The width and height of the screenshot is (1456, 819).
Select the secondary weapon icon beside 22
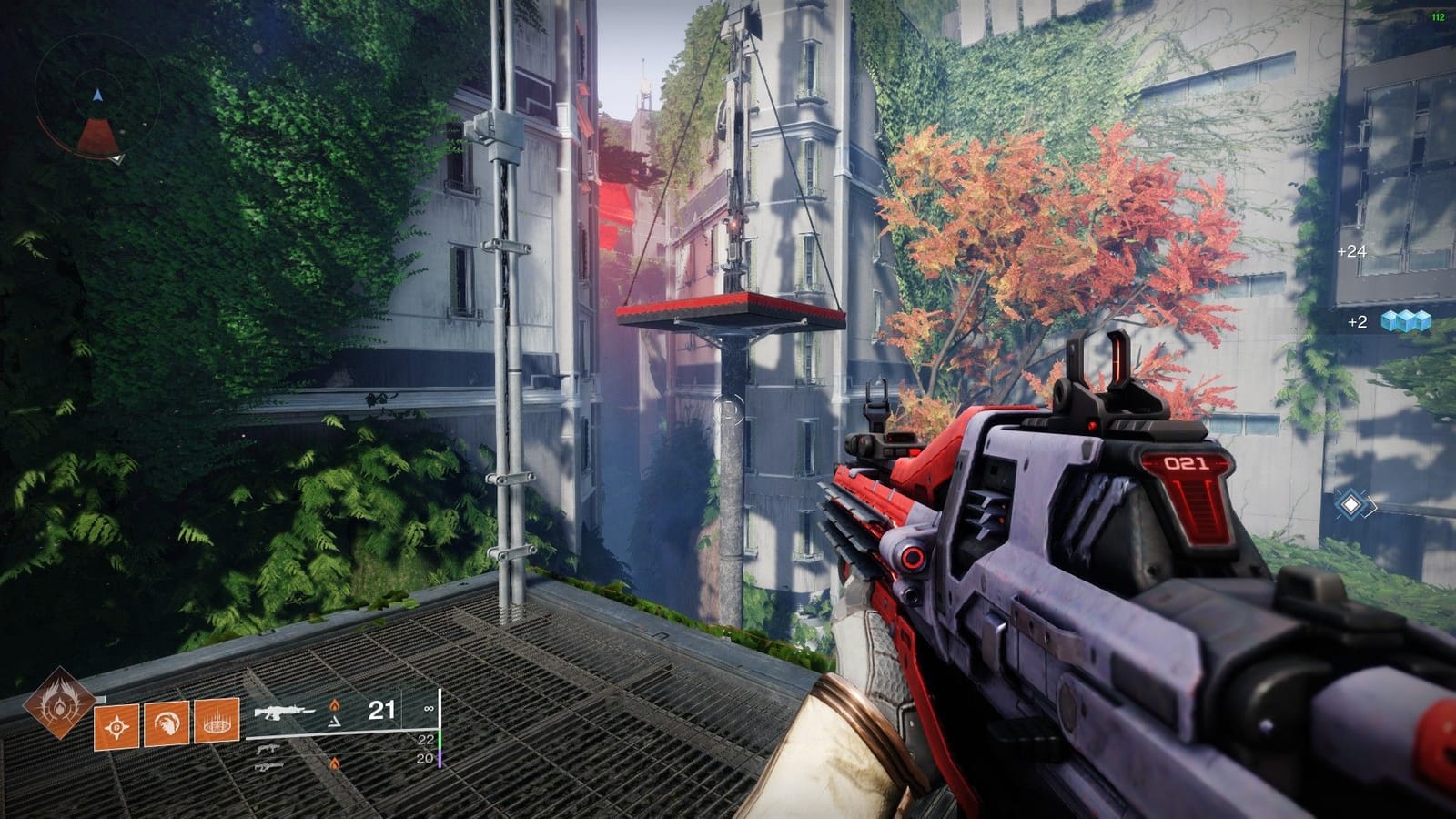(x=268, y=750)
